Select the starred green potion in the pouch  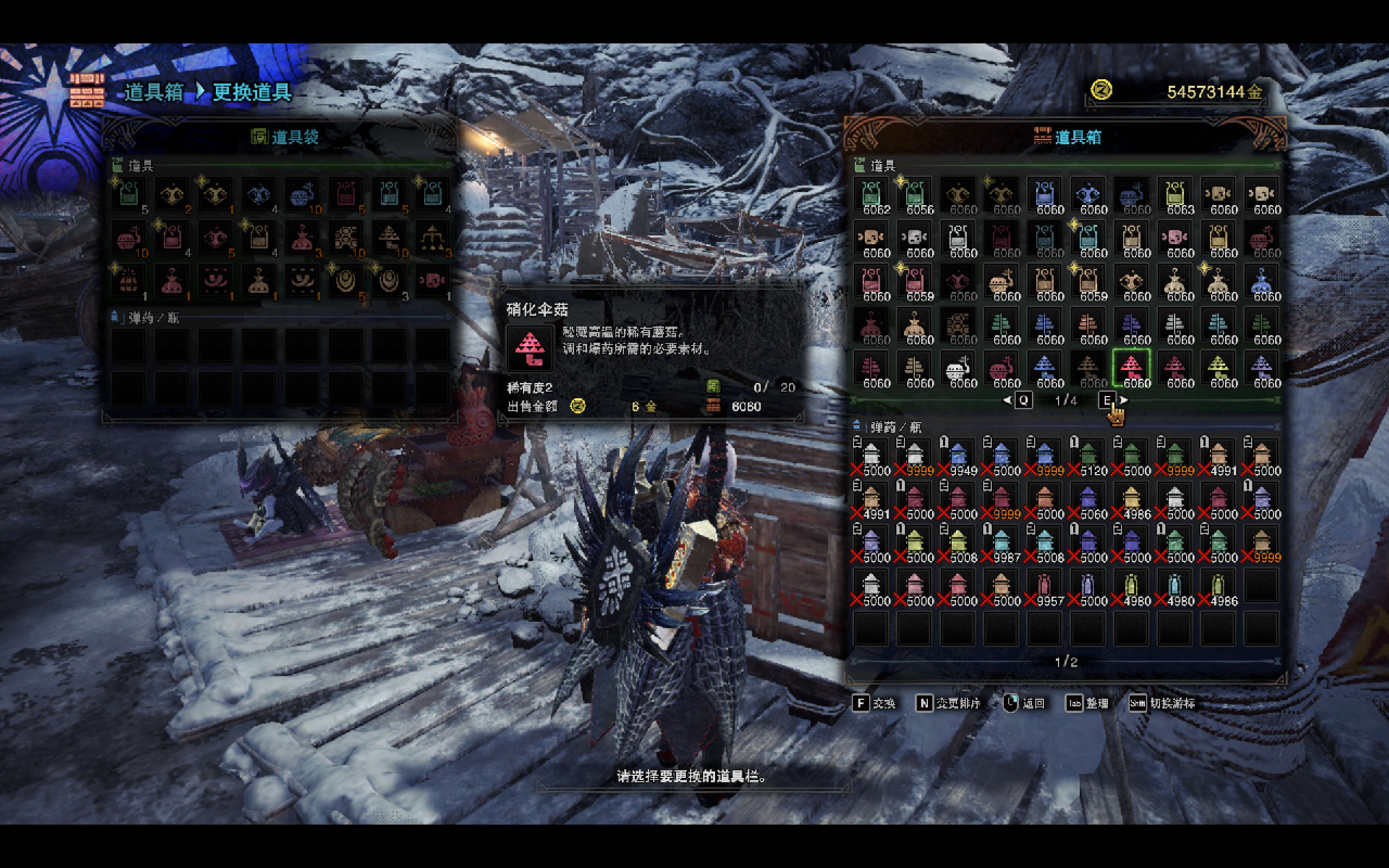[x=128, y=195]
